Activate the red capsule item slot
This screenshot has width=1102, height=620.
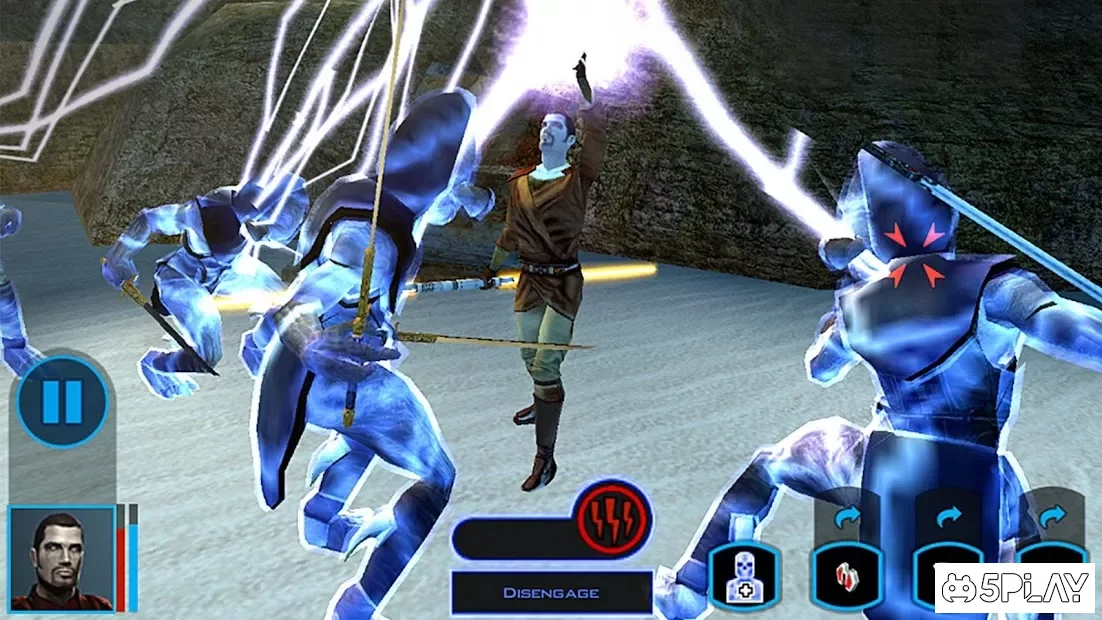[x=846, y=577]
